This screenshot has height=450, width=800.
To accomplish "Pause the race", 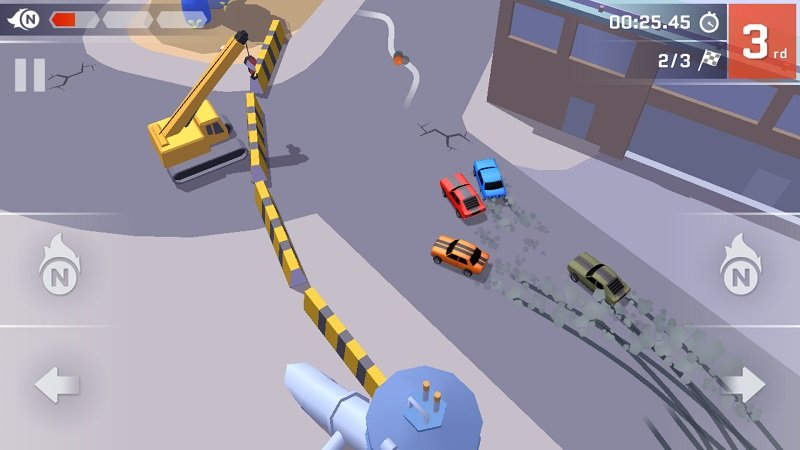I will click(30, 75).
